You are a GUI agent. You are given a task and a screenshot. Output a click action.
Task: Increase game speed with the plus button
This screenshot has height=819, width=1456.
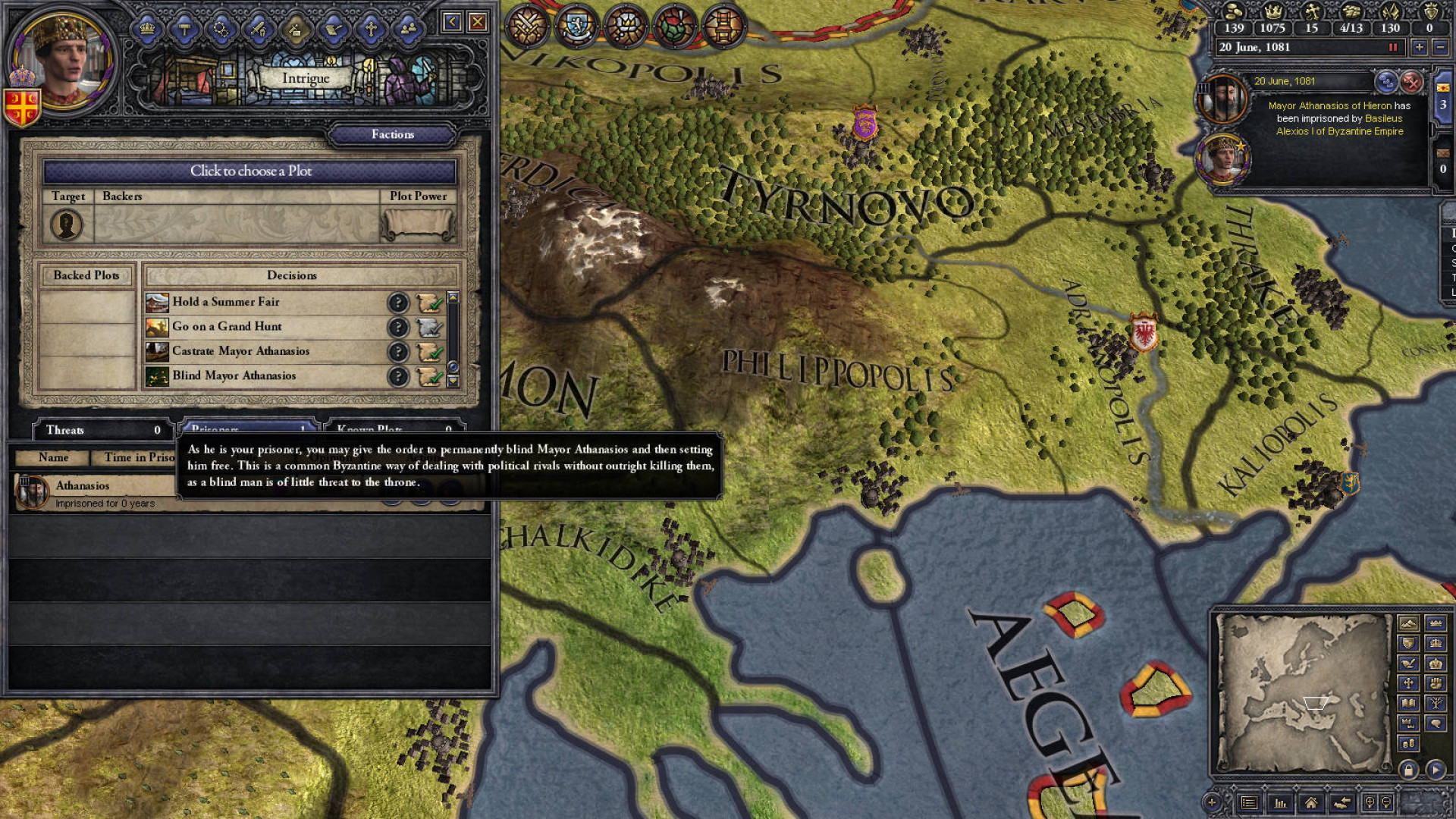(x=1419, y=47)
